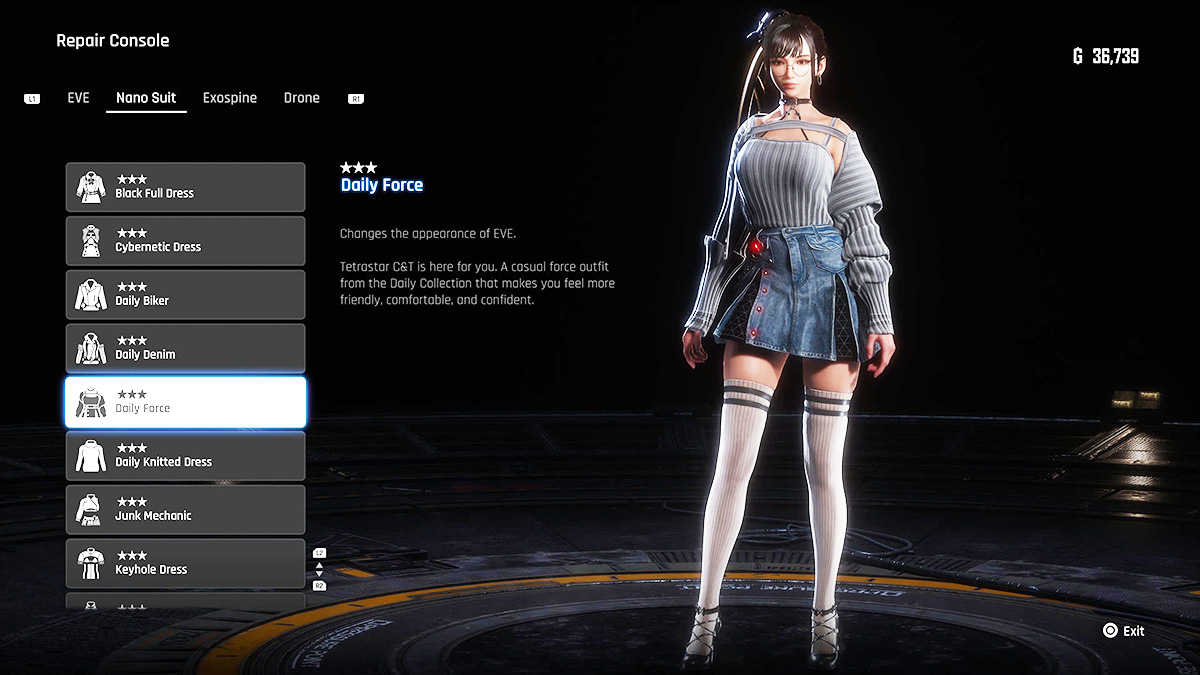This screenshot has height=675, width=1200.
Task: Click the highlighted Daily Force entry
Action: pyautogui.click(x=185, y=402)
